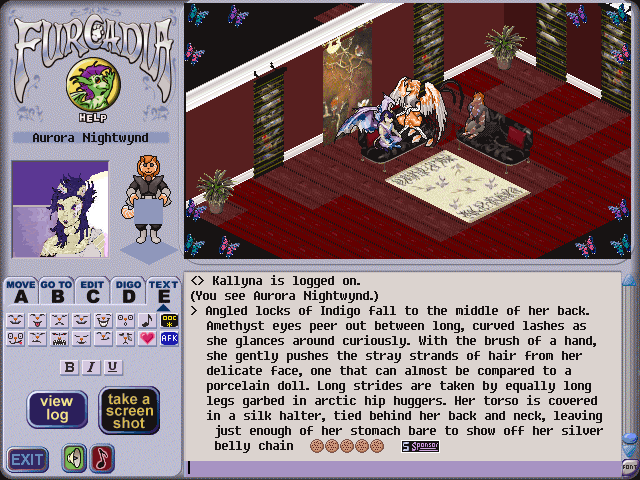640x480 pixels.
Task: Enable bold text formatting
Action: pos(70,367)
